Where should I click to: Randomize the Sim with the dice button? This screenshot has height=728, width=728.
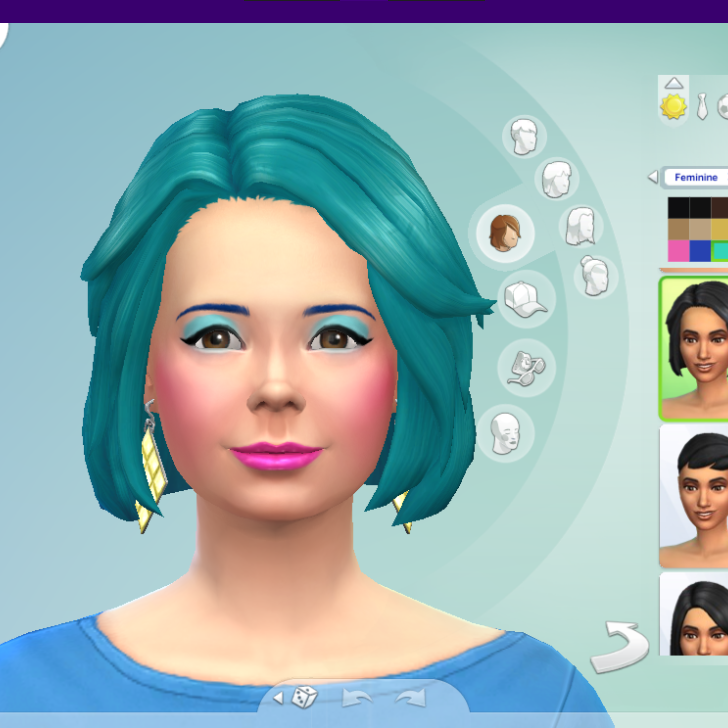coord(307,697)
